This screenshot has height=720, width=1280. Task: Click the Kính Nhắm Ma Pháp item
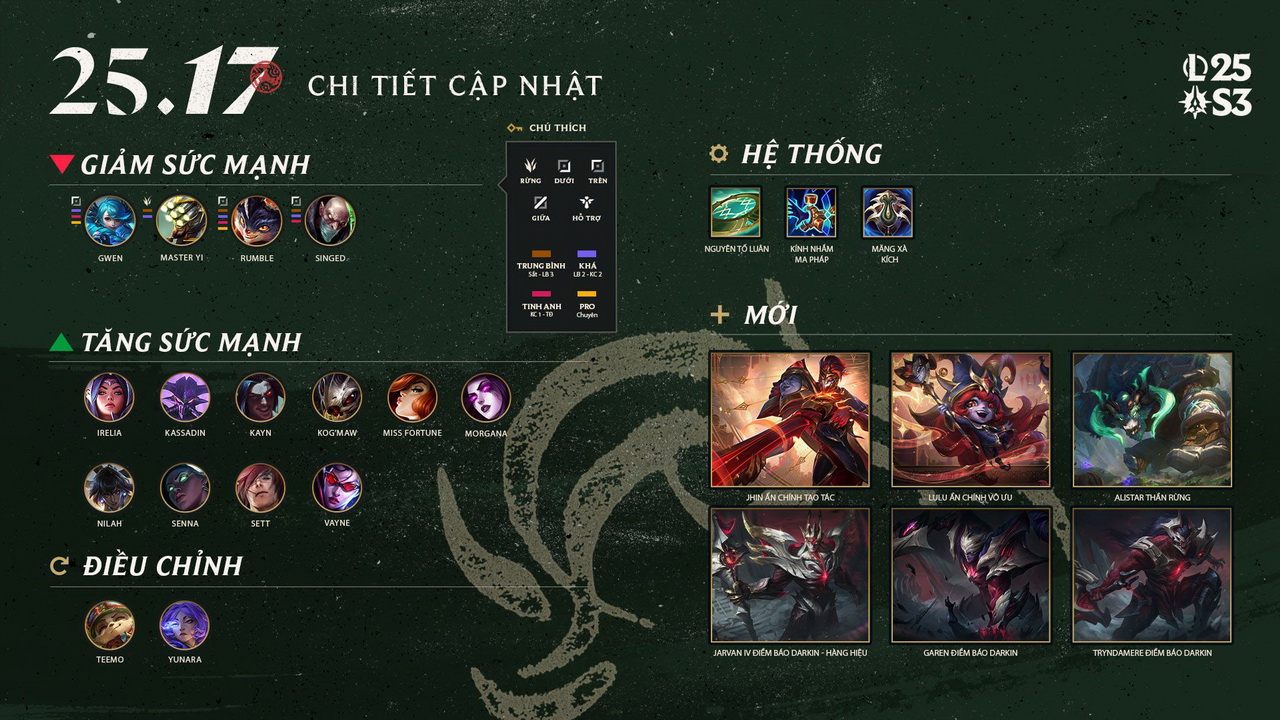(811, 212)
